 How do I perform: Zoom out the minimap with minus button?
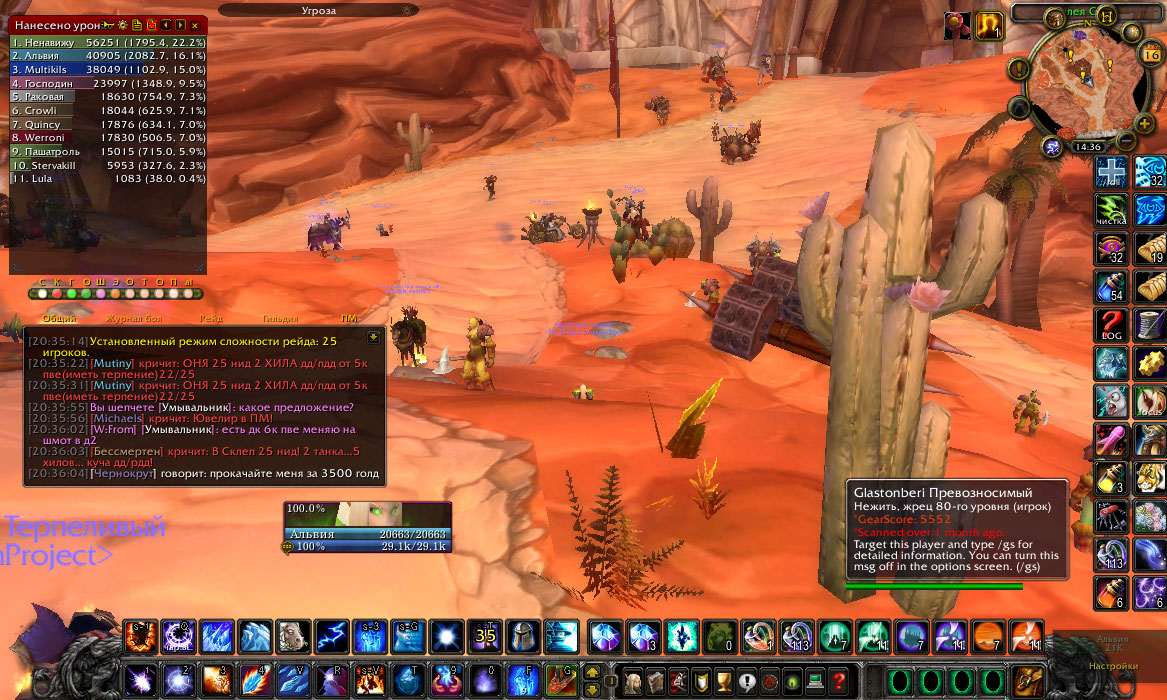(1126, 140)
